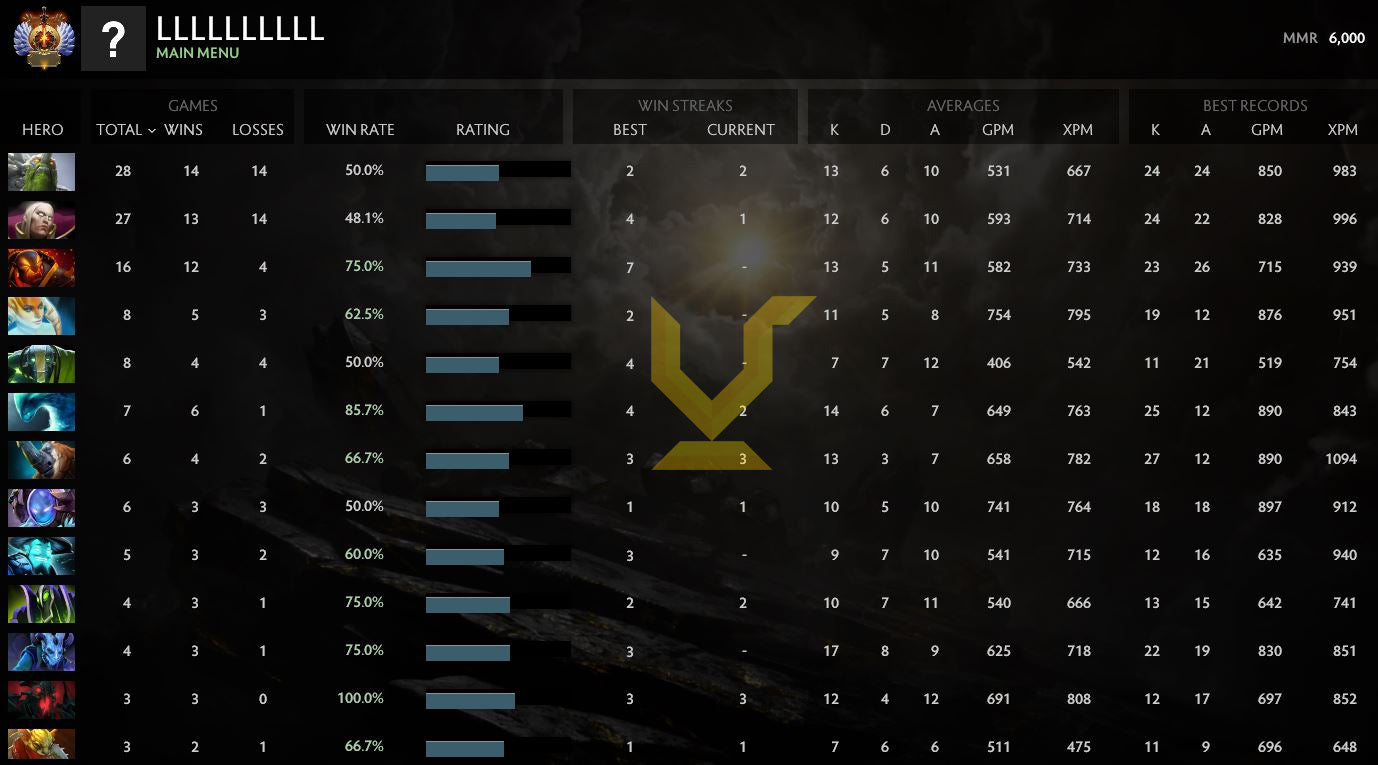The width and height of the screenshot is (1378, 765).
Task: Click the Invoker hero portrait
Action: 41,219
